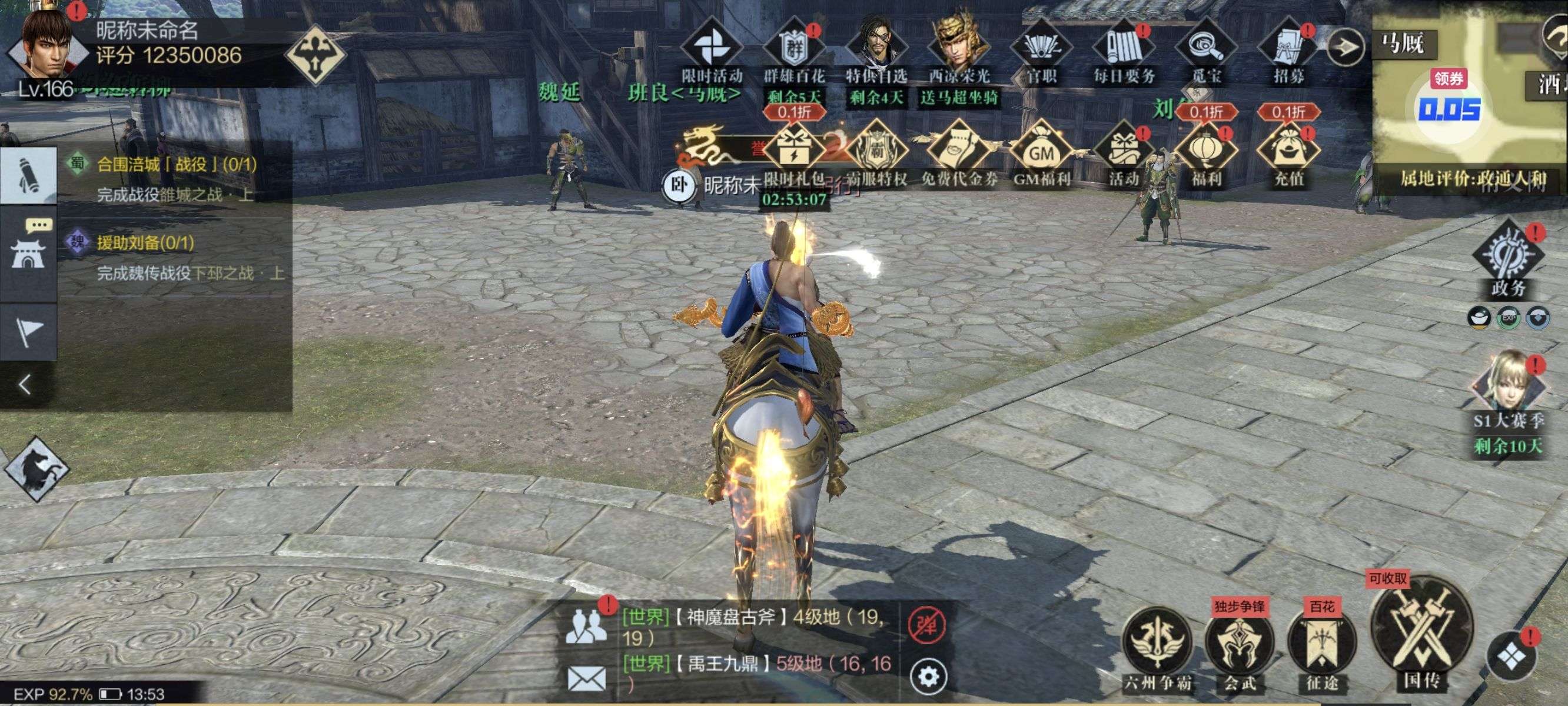Collapse the quest tracker panel
The width and height of the screenshot is (1568, 706).
25,385
